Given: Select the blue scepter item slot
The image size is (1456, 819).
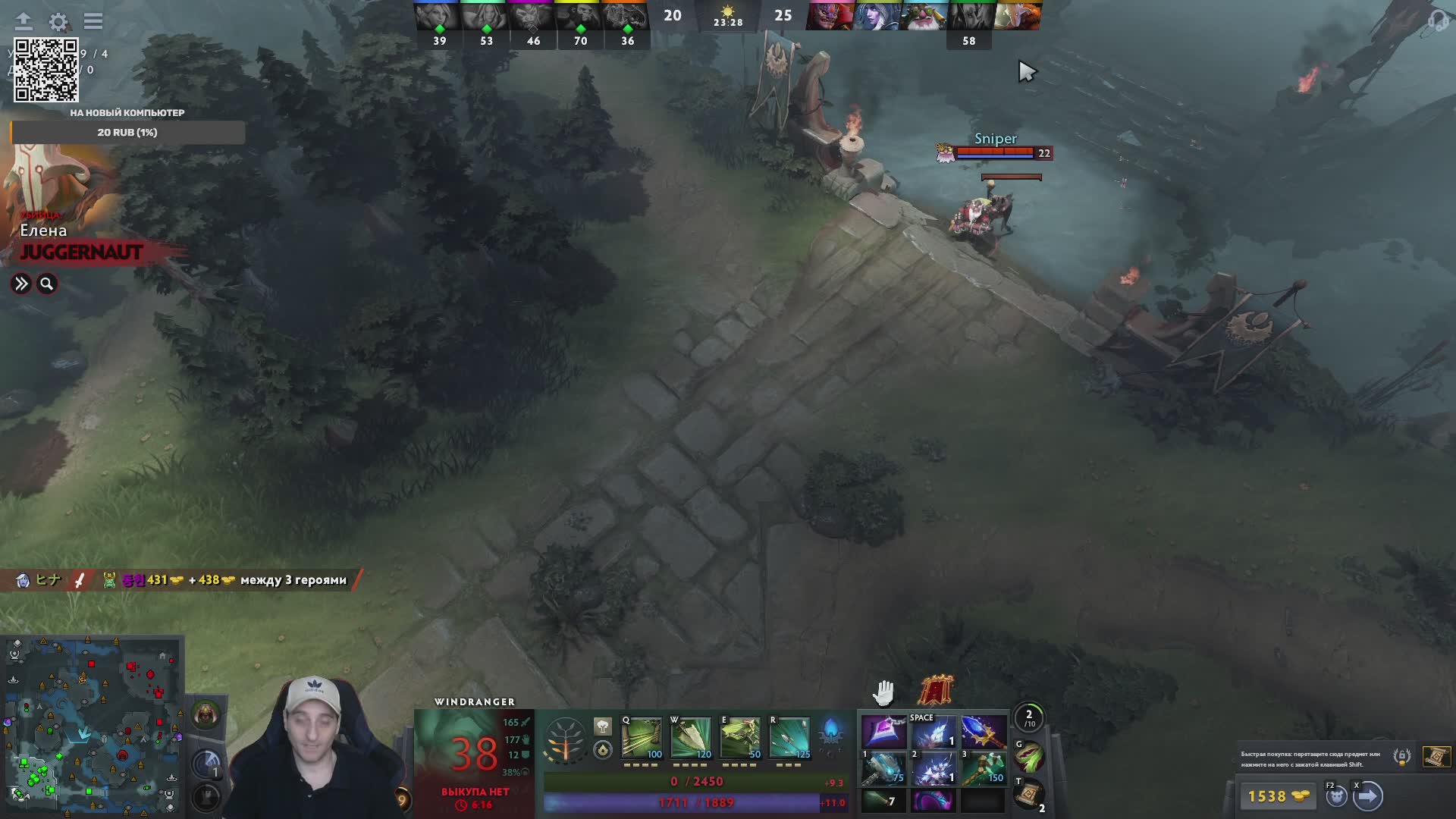Looking at the screenshot, I should coord(984,733).
